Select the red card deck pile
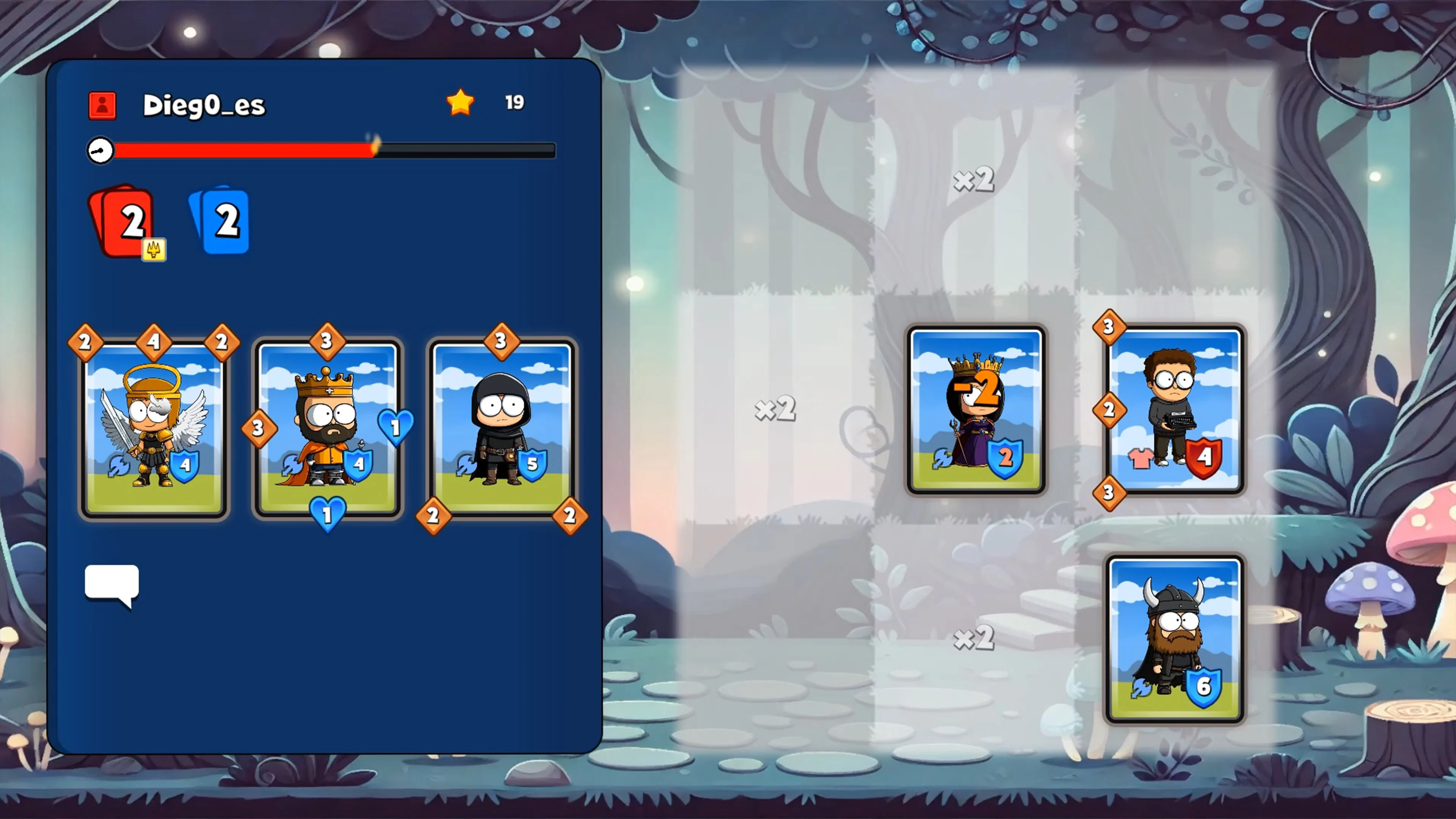1456x819 pixels. point(127,220)
